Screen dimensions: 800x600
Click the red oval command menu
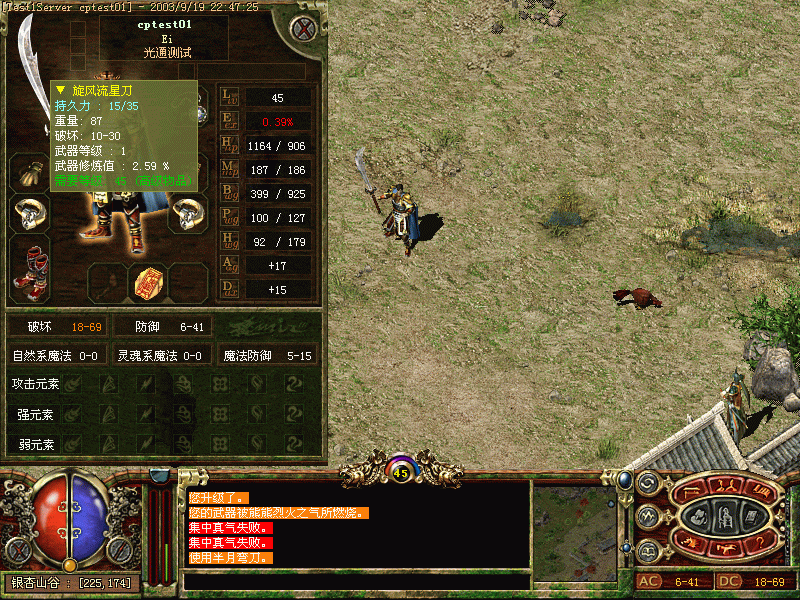click(725, 516)
